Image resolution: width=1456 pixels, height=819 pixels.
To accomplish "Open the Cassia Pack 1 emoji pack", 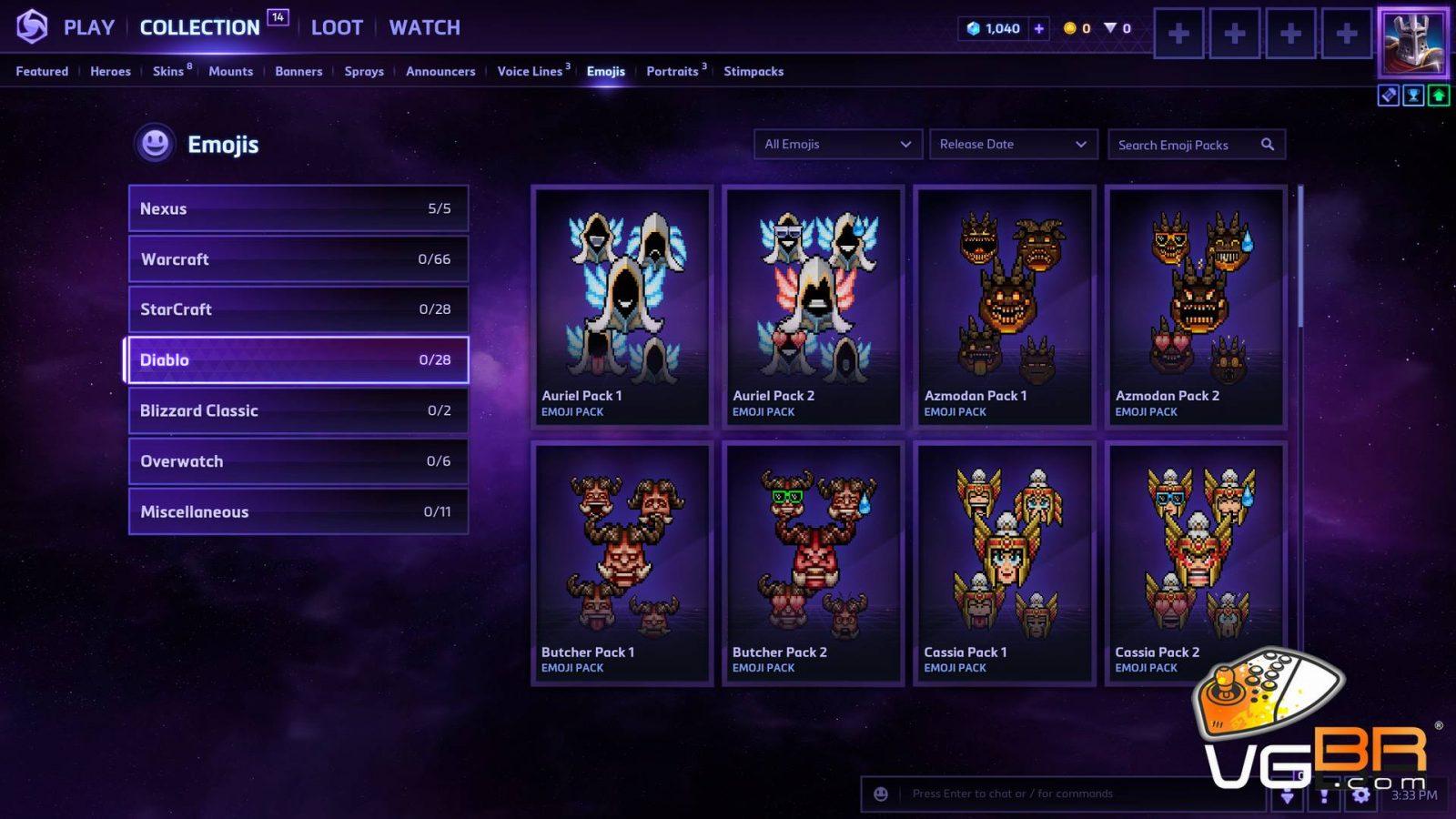I will tap(1005, 562).
